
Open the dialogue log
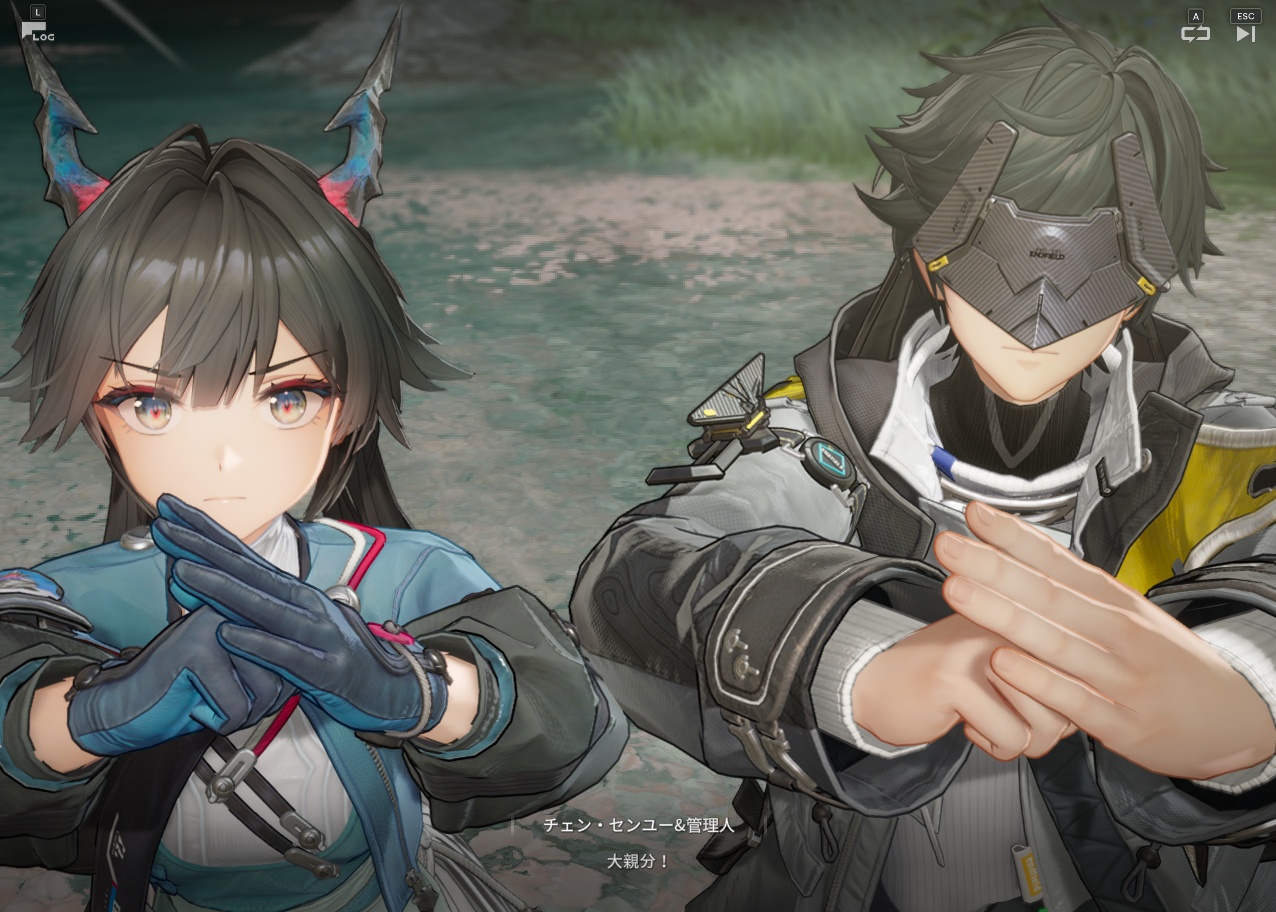pos(36,31)
